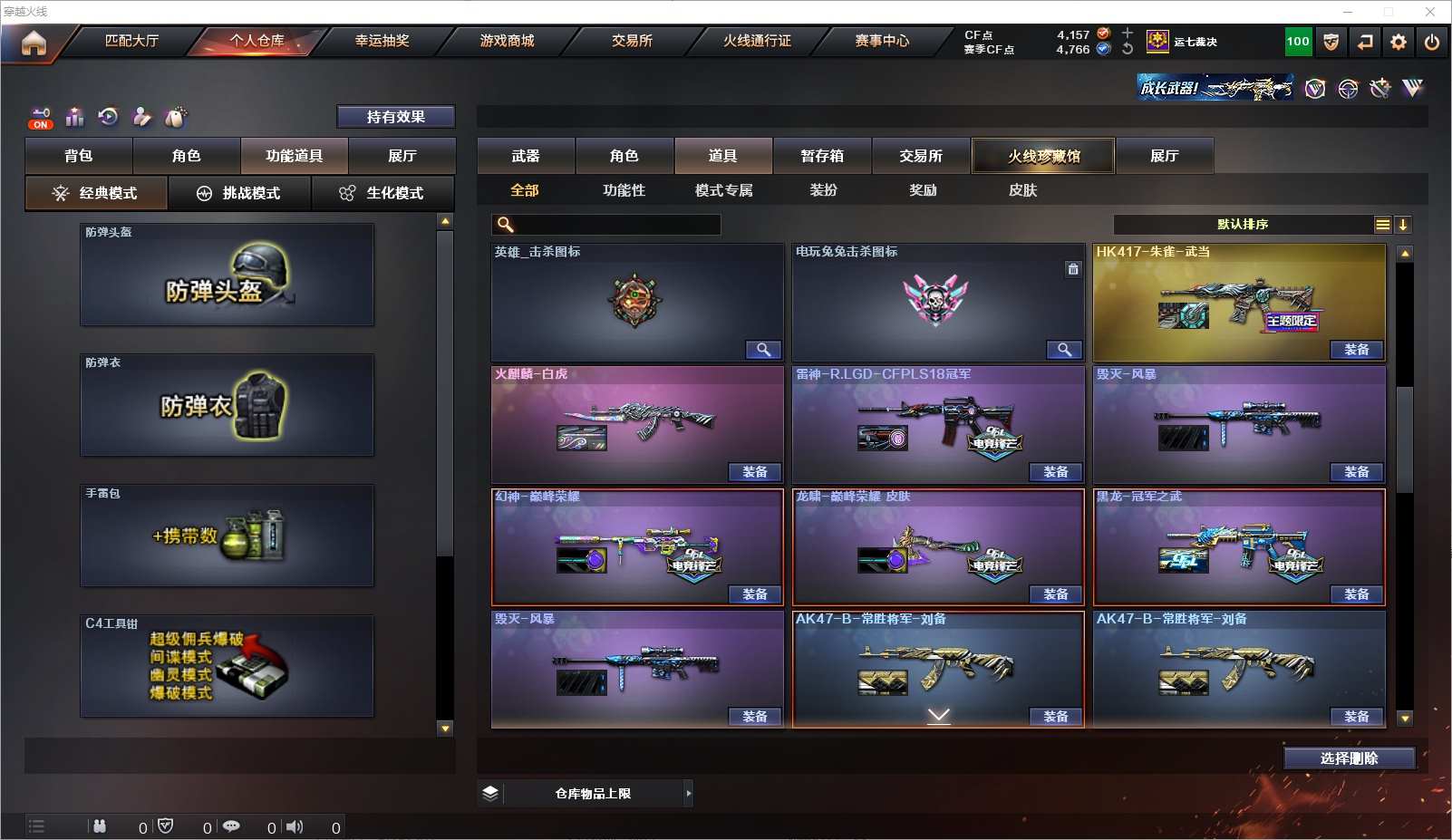Switch to the 背包 backpack tab
Image resolution: width=1452 pixels, height=840 pixels.
[79, 156]
